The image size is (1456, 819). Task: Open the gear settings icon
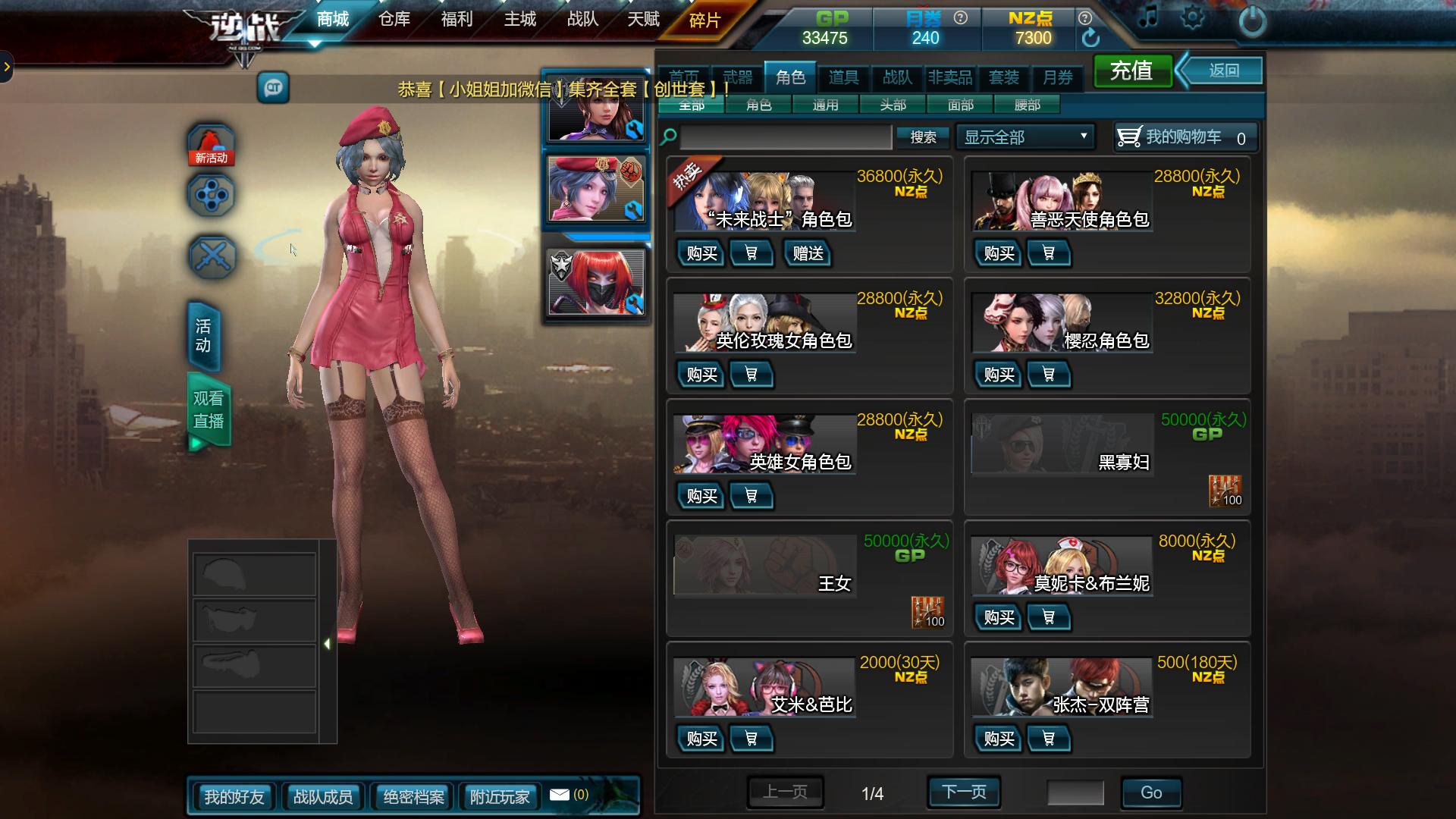pyautogui.click(x=1192, y=18)
